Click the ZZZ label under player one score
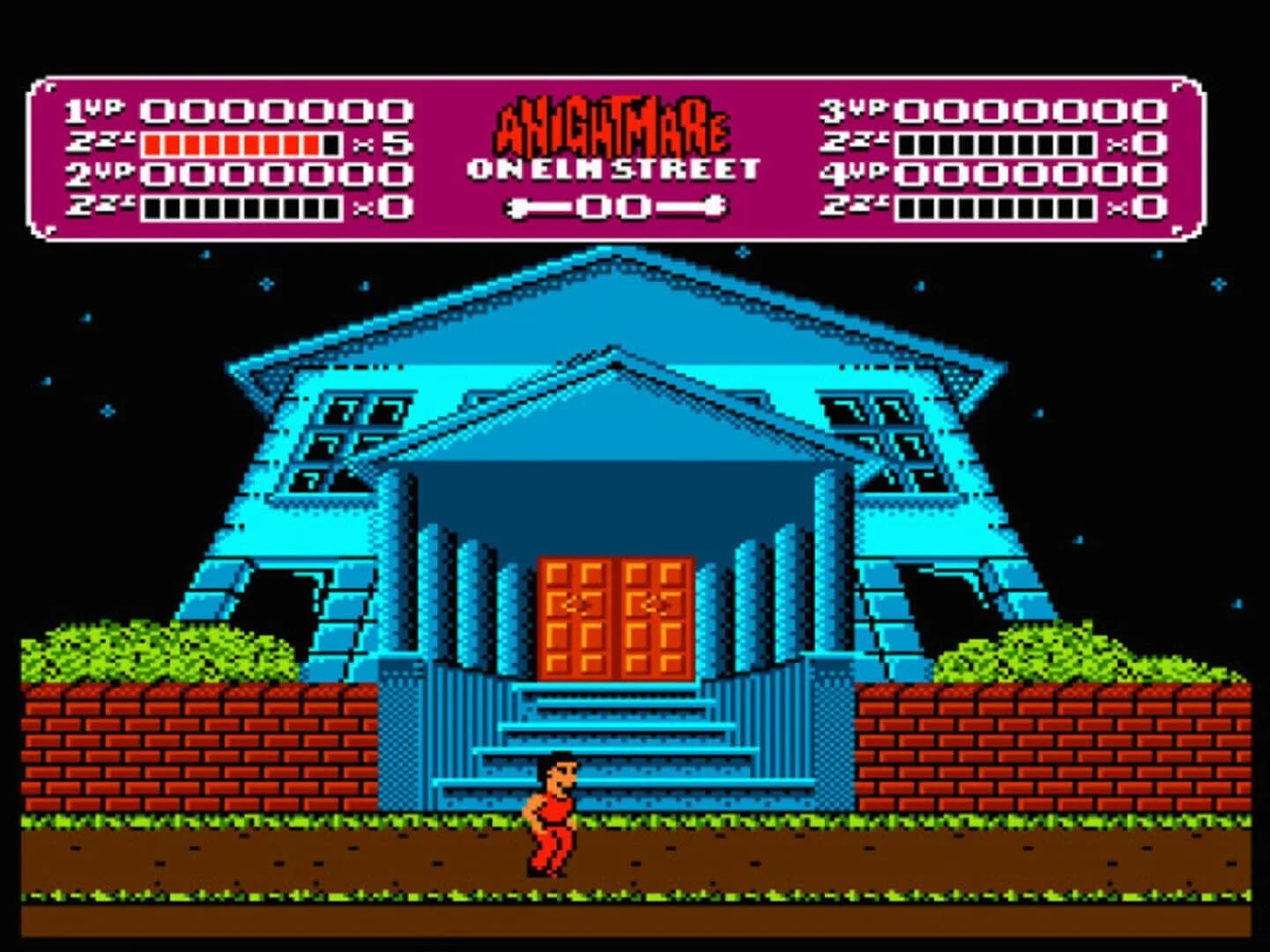Screen dimensions: 1270x952 (101, 141)
